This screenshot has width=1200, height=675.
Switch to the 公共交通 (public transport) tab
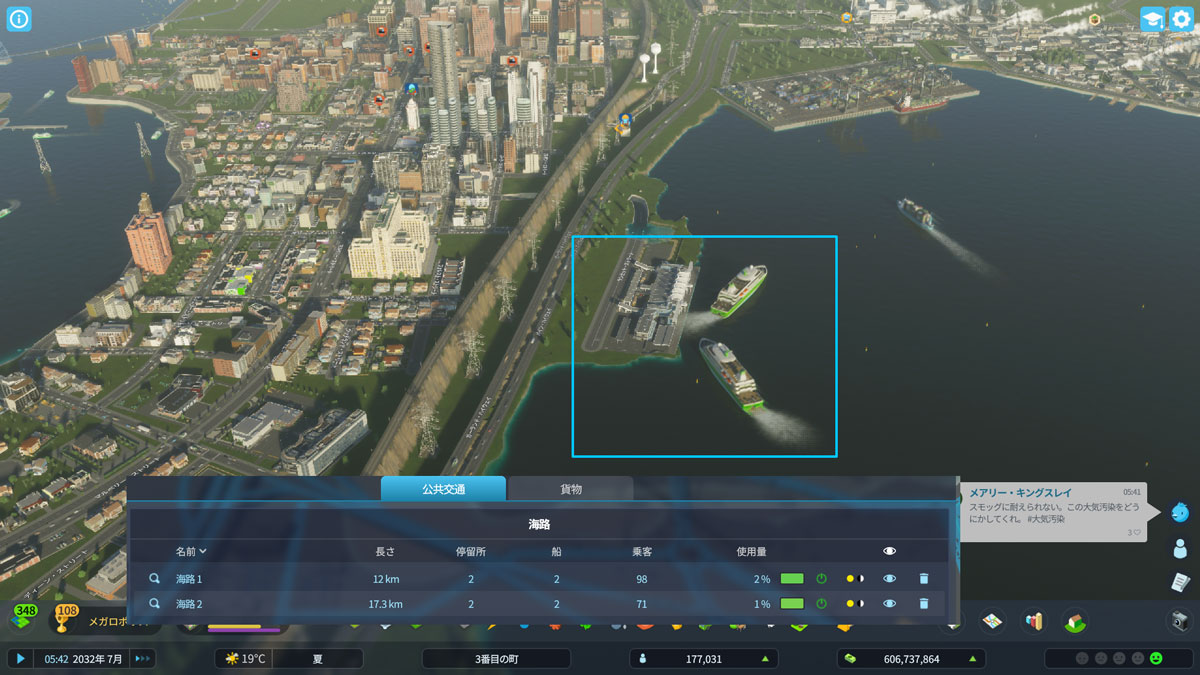click(x=443, y=489)
